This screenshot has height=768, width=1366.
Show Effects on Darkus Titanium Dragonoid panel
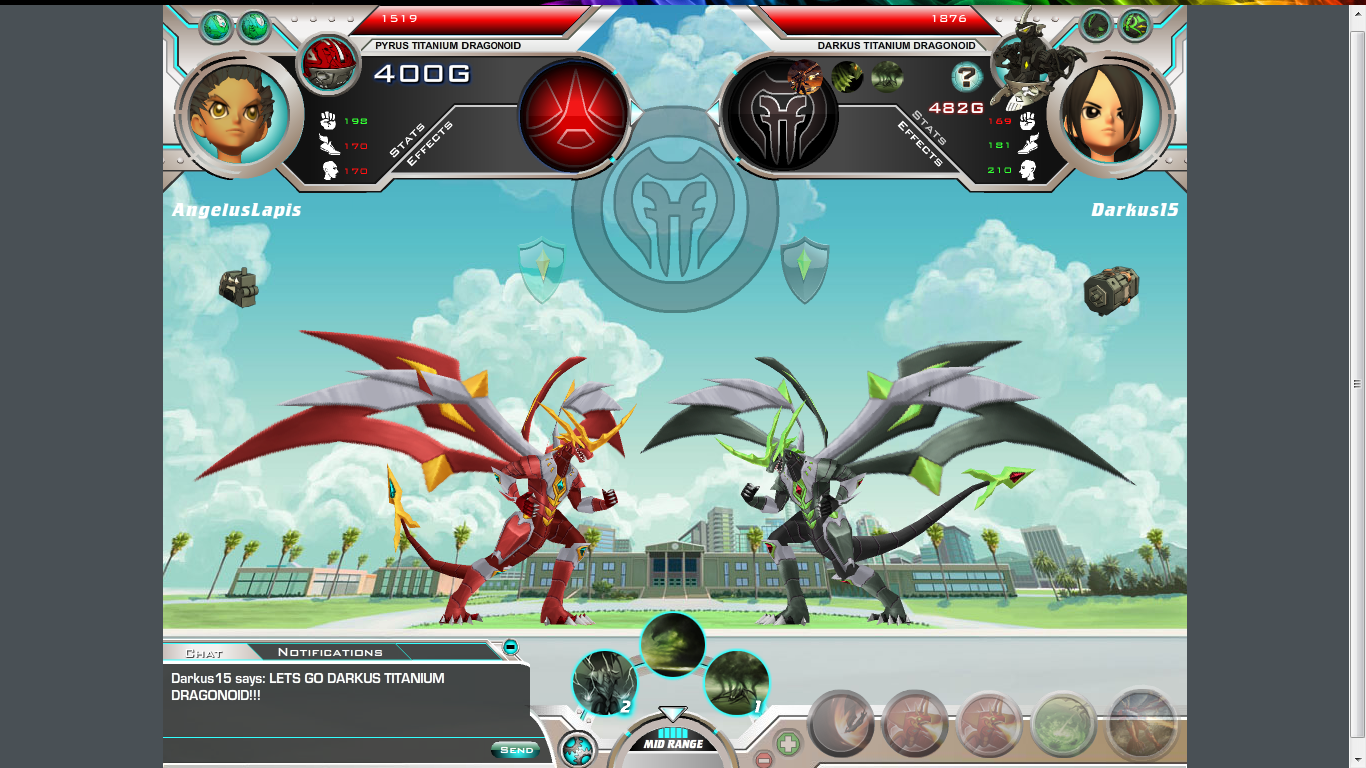(x=920, y=144)
